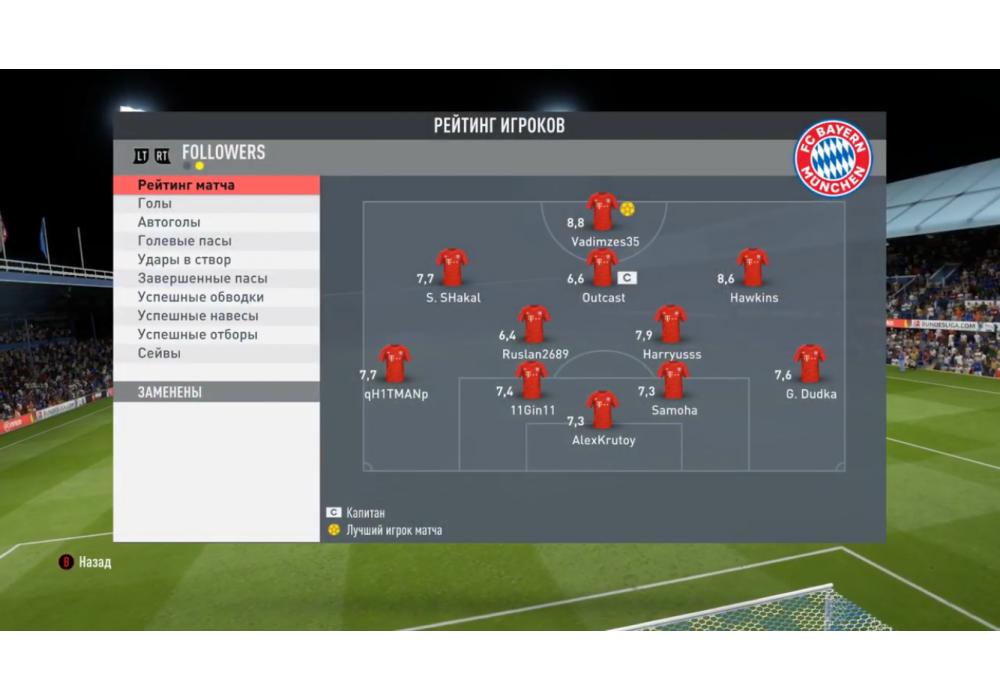Choose the Успешные обводки row

pos(216,297)
